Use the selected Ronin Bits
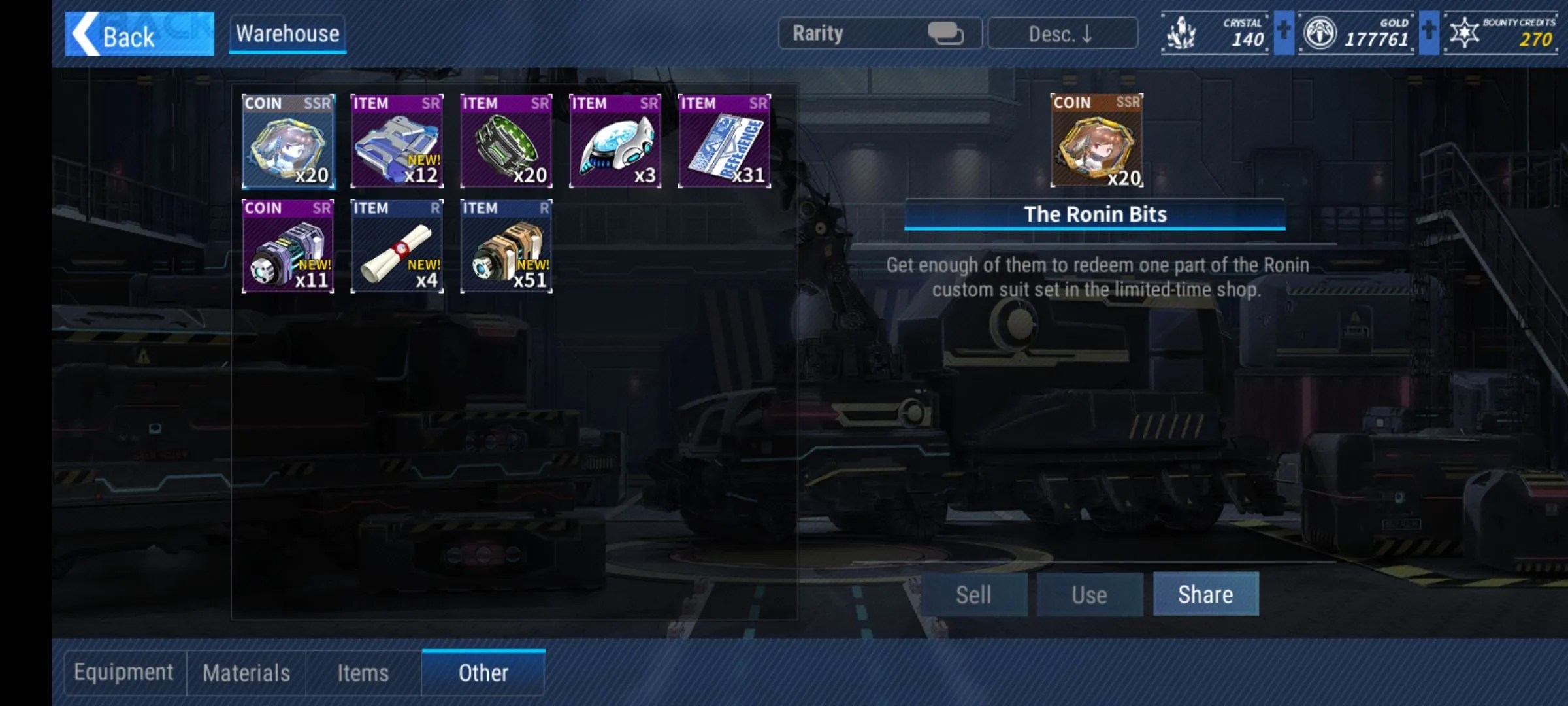 coord(1089,595)
